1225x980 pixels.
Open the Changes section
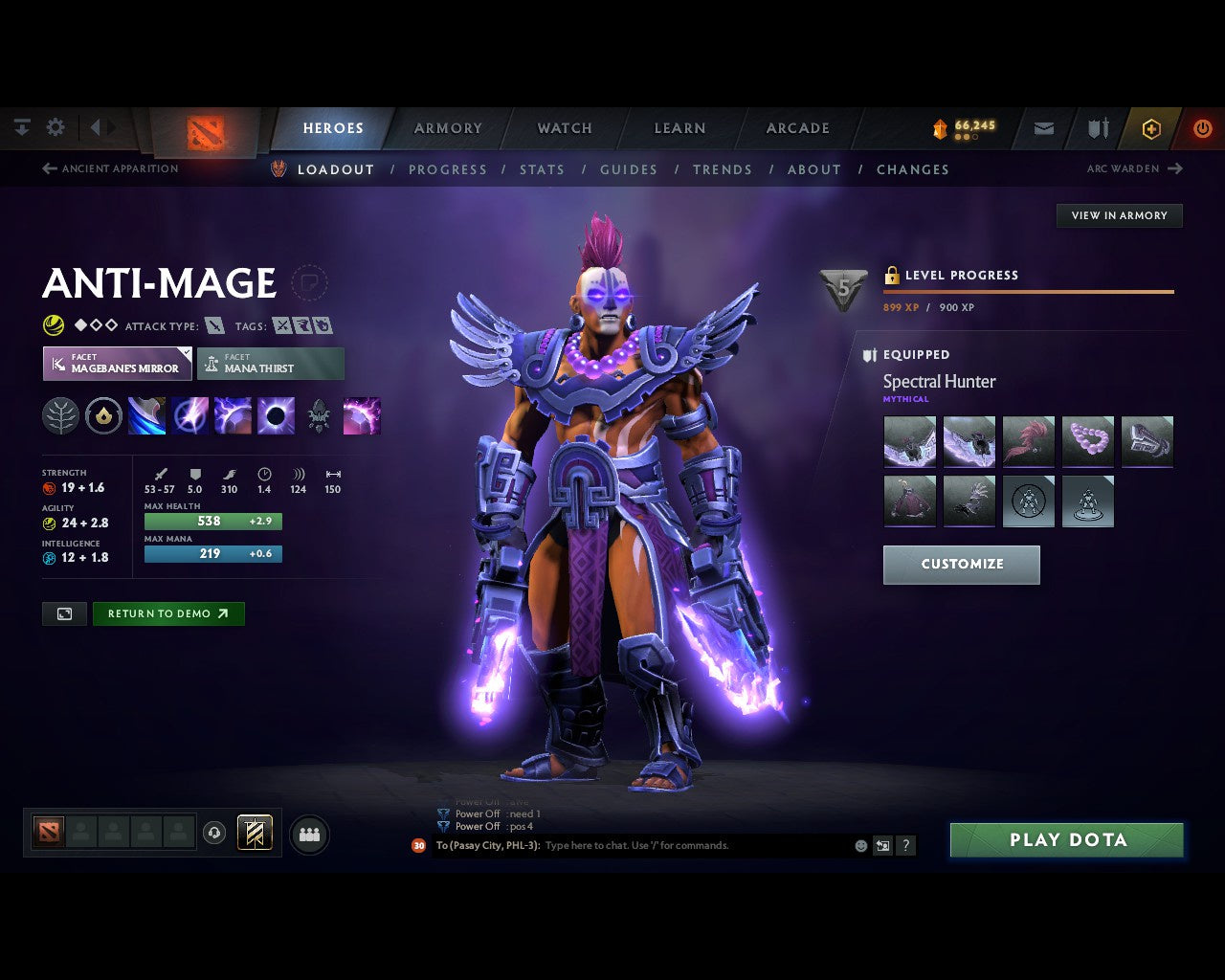coord(913,169)
